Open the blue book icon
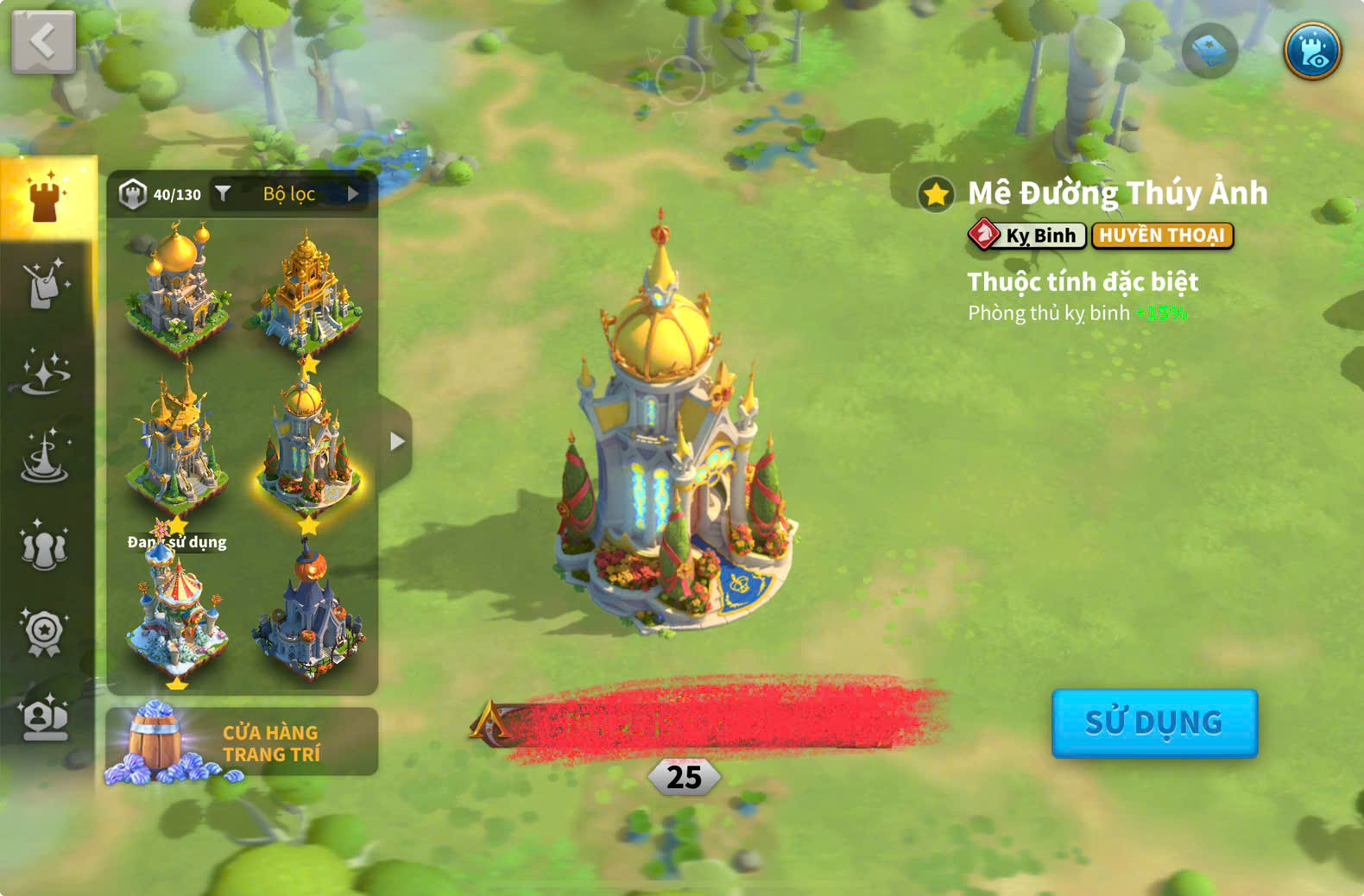1364x896 pixels. point(1209,51)
